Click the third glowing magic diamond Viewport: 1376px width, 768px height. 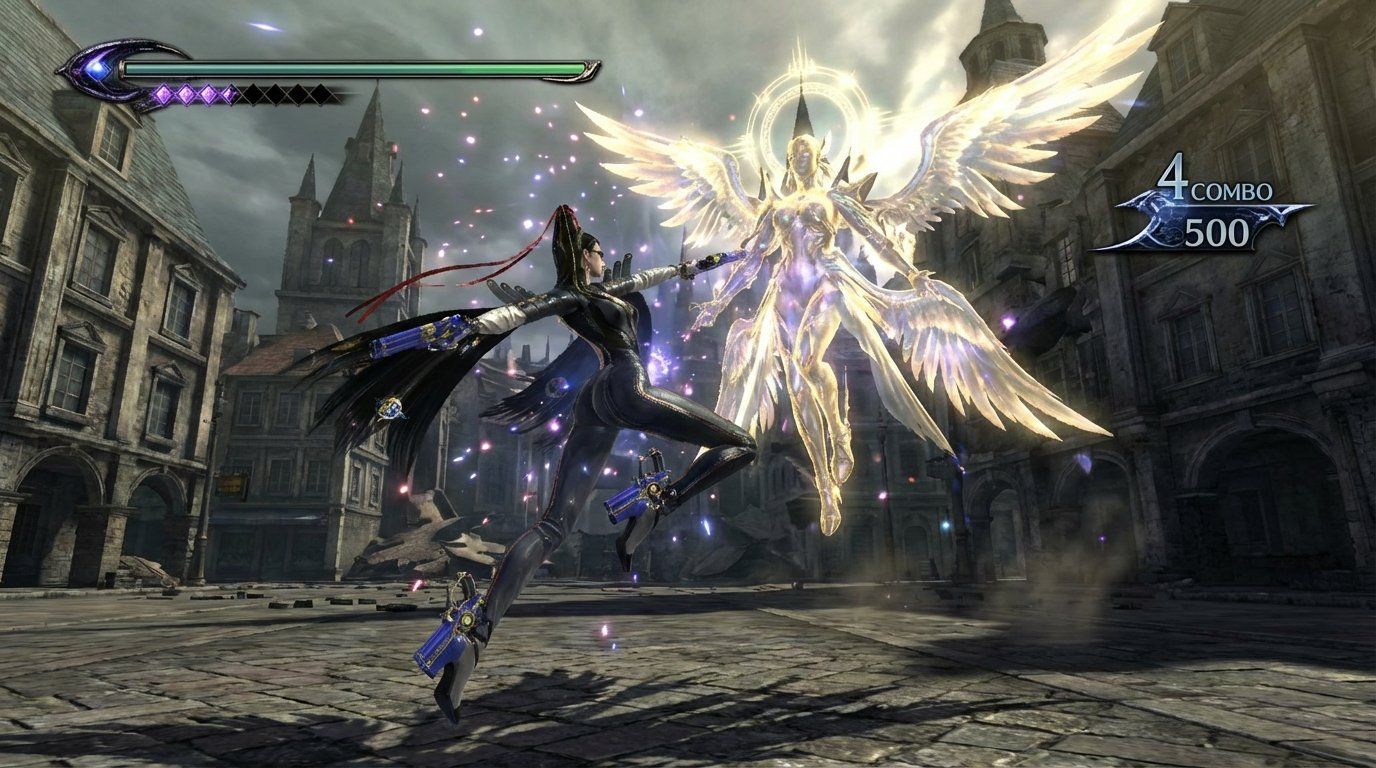209,93
